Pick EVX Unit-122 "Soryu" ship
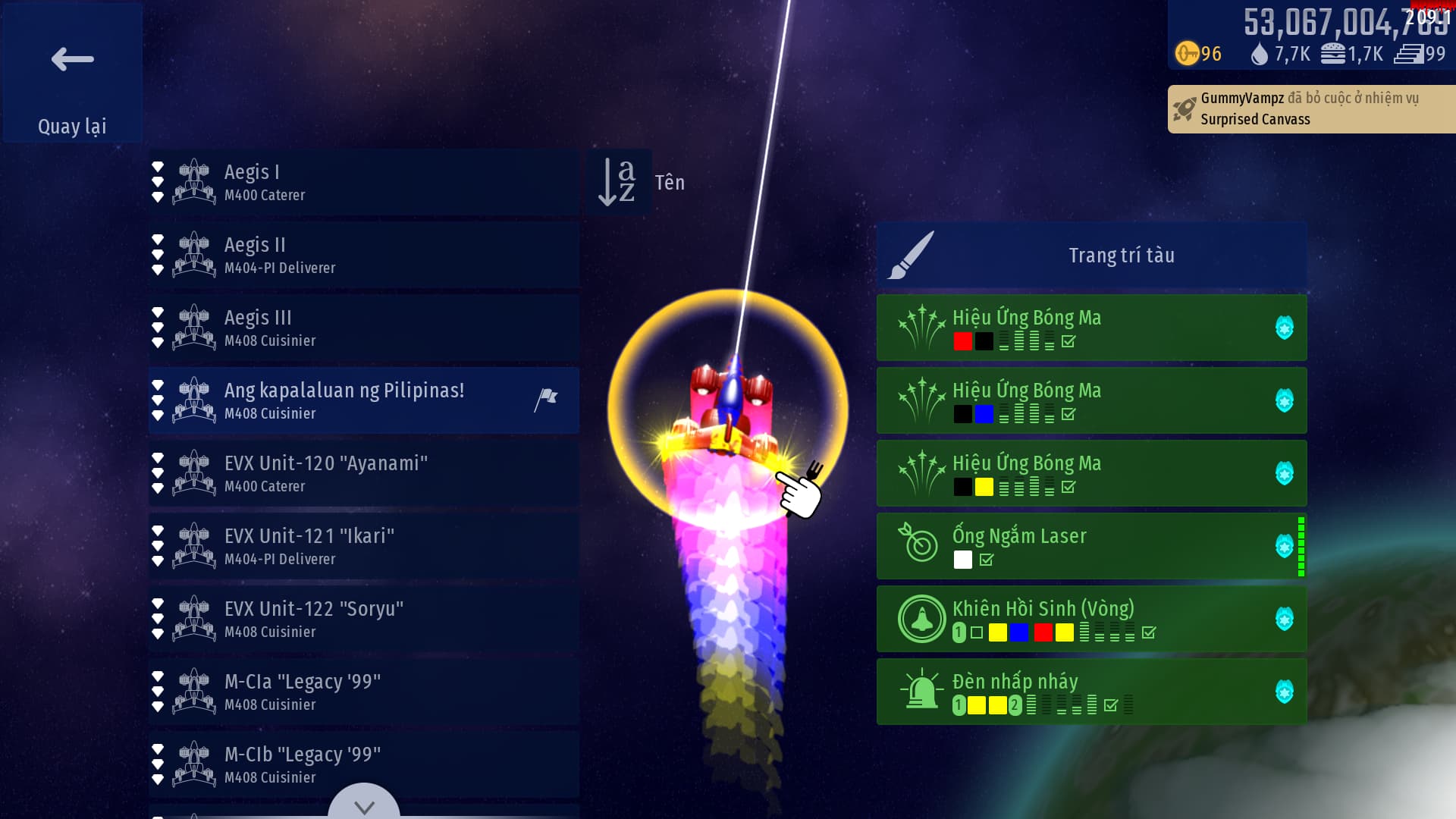Image resolution: width=1456 pixels, height=819 pixels. [x=364, y=619]
